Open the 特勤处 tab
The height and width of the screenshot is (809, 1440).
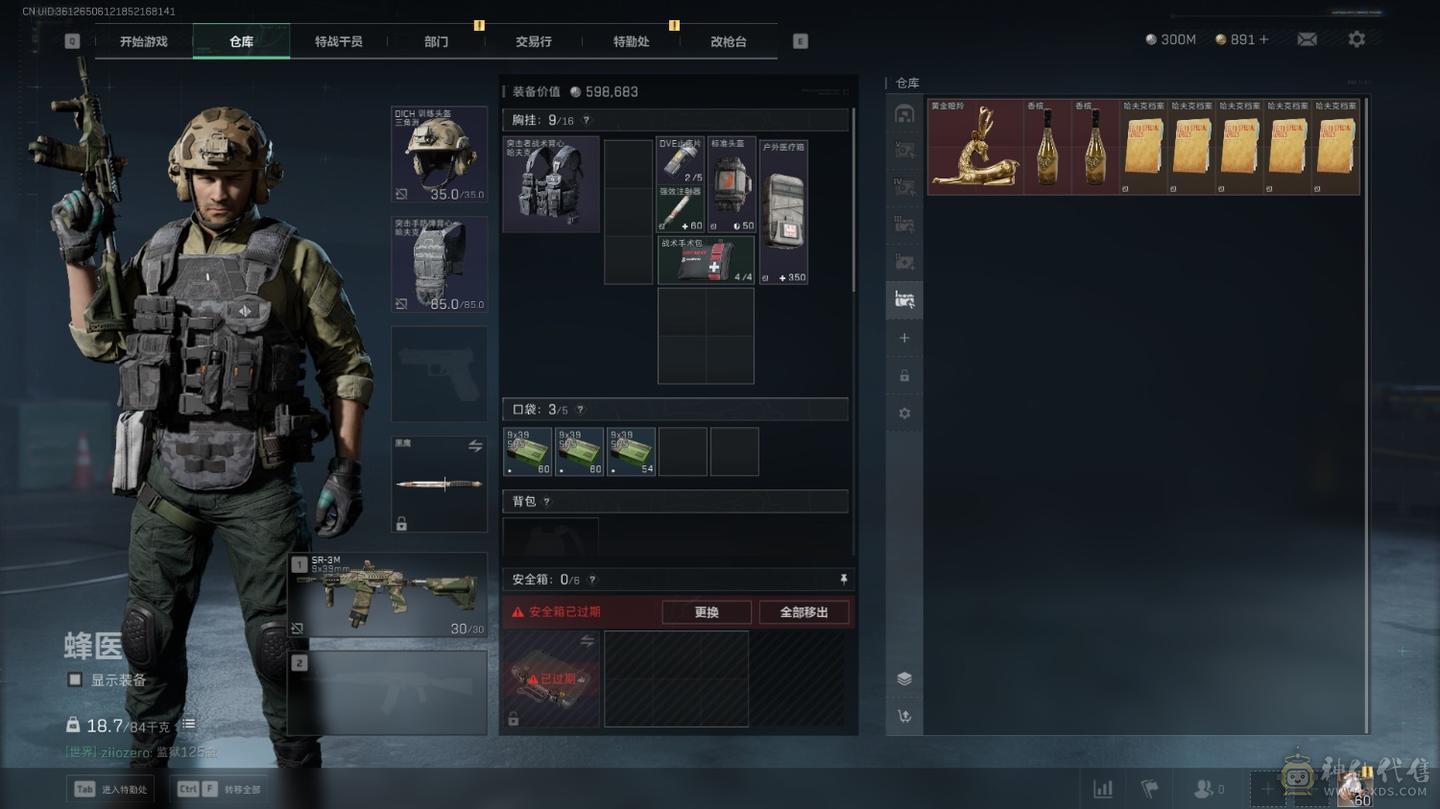click(631, 41)
